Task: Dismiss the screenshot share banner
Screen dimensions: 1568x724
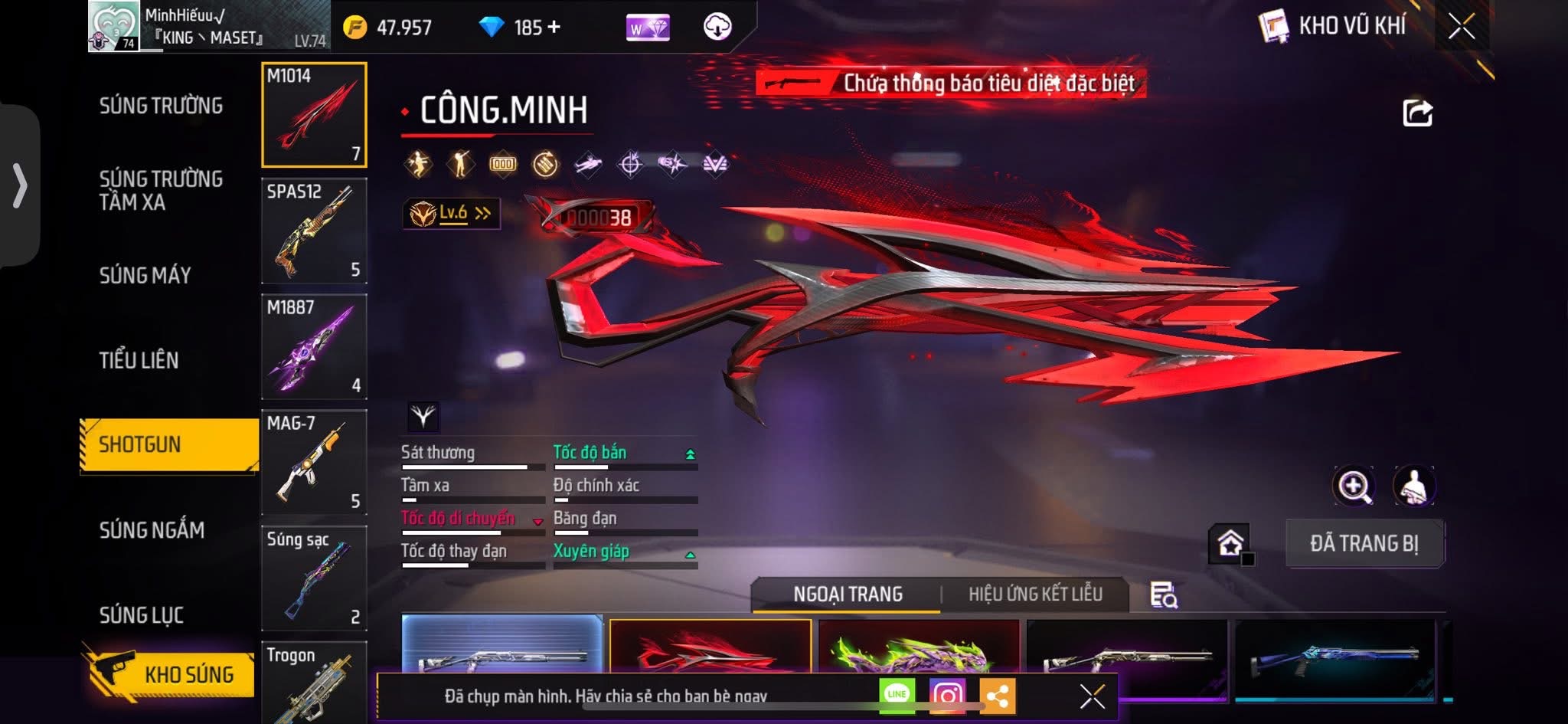Action: [1092, 696]
